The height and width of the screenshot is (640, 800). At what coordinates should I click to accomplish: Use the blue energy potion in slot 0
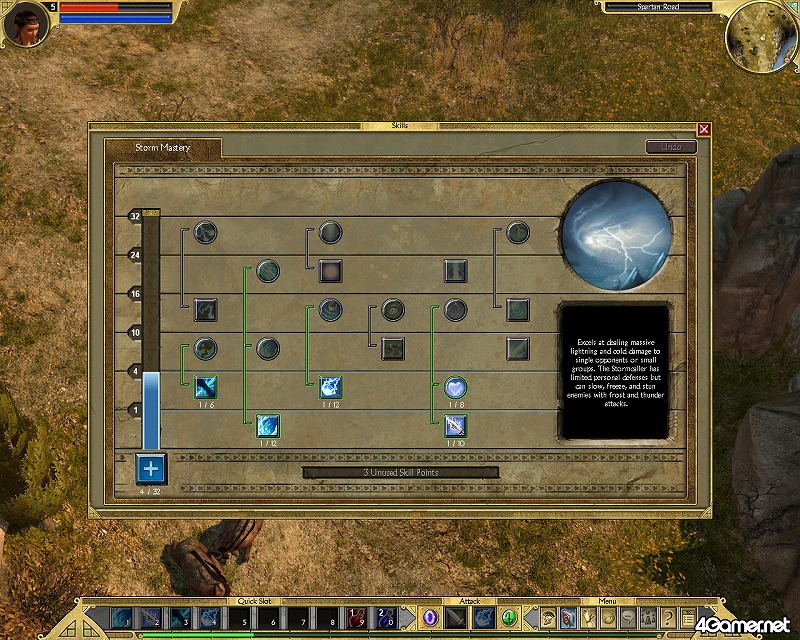coord(387,618)
